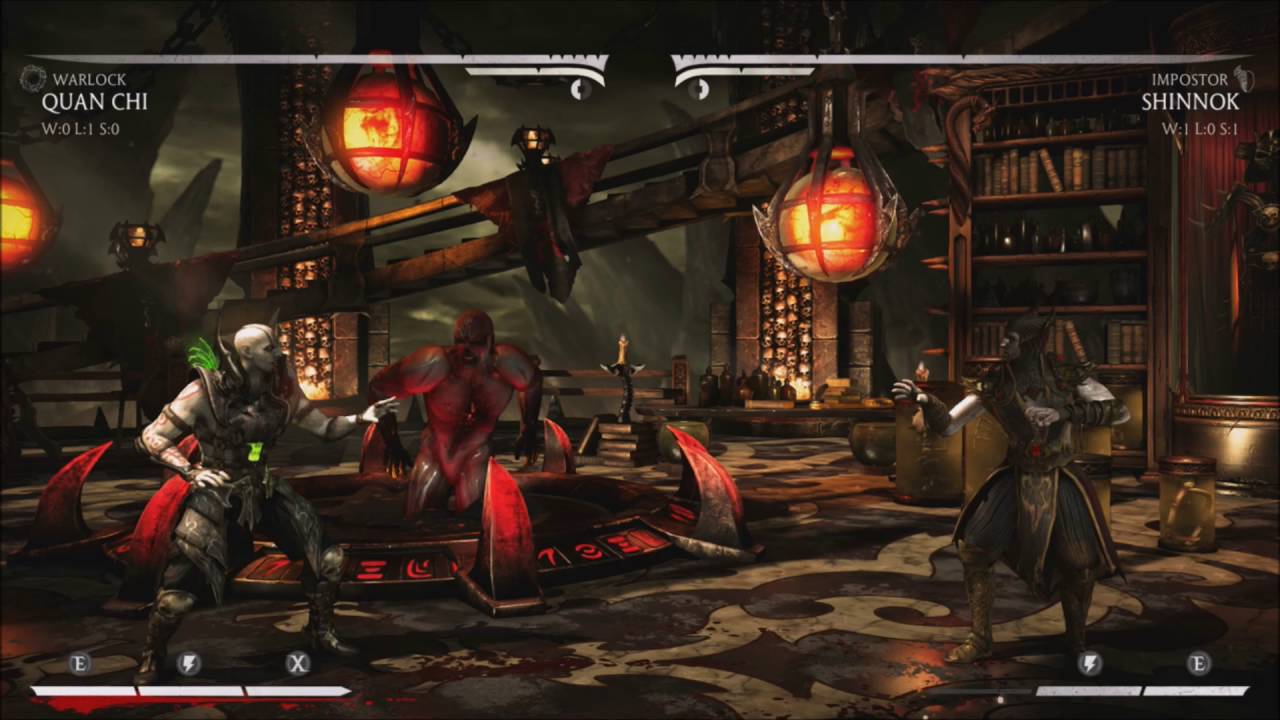Viewport: 1280px width, 720px height.
Task: Select the QUAN CHI name tab
Action: pyautogui.click(x=96, y=103)
